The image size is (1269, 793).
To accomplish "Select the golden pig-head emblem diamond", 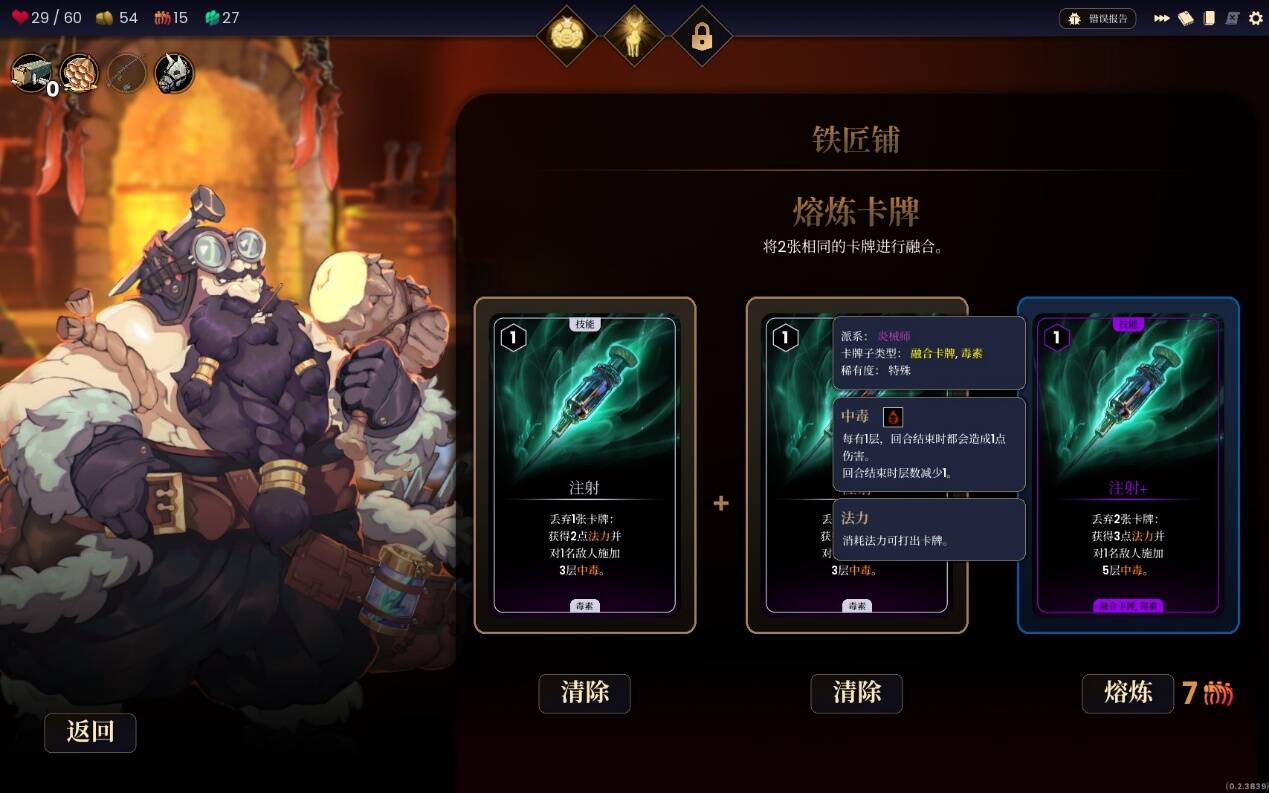I will coord(567,37).
